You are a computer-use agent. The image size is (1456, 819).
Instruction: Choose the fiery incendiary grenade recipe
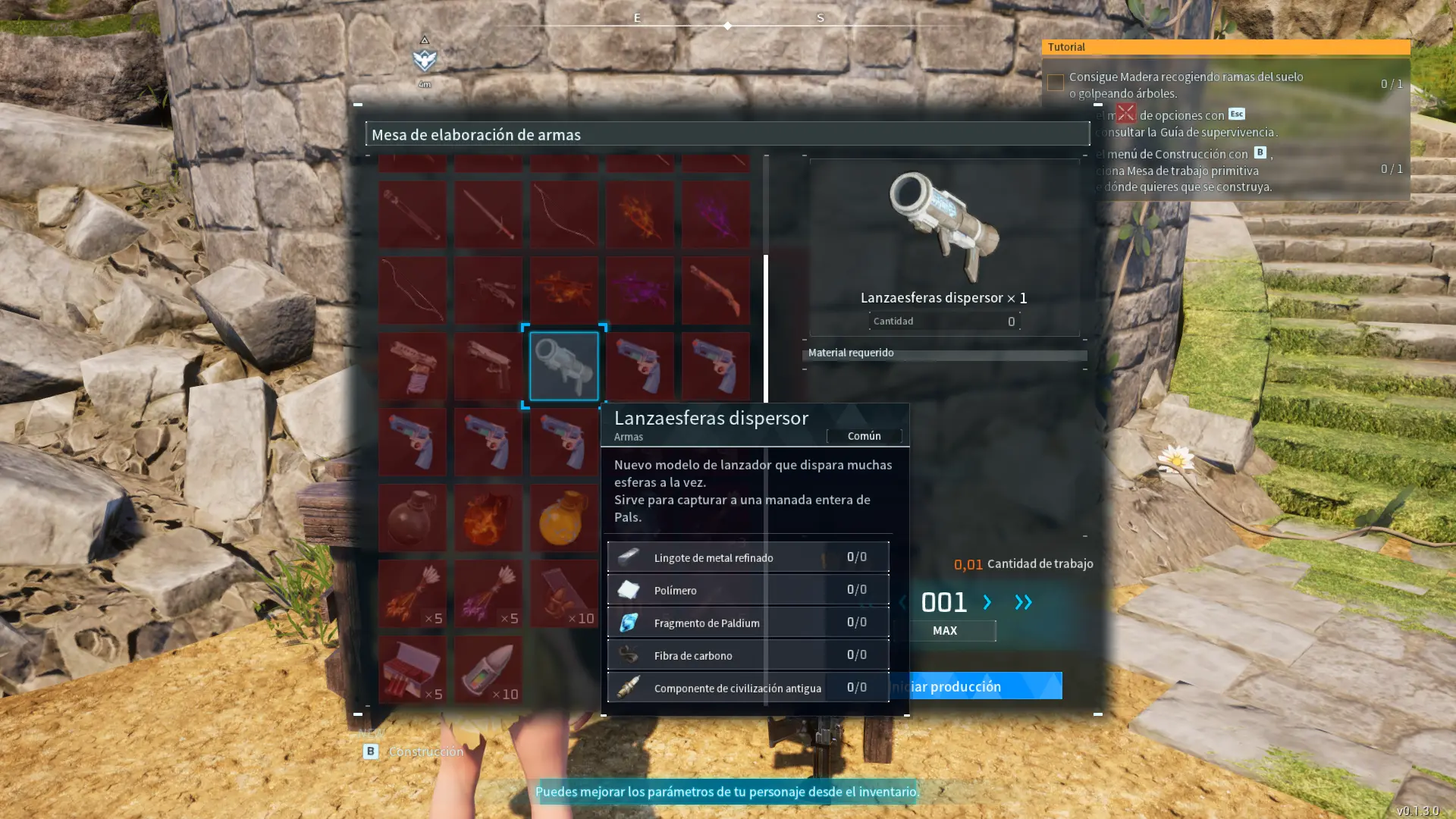[x=488, y=518]
